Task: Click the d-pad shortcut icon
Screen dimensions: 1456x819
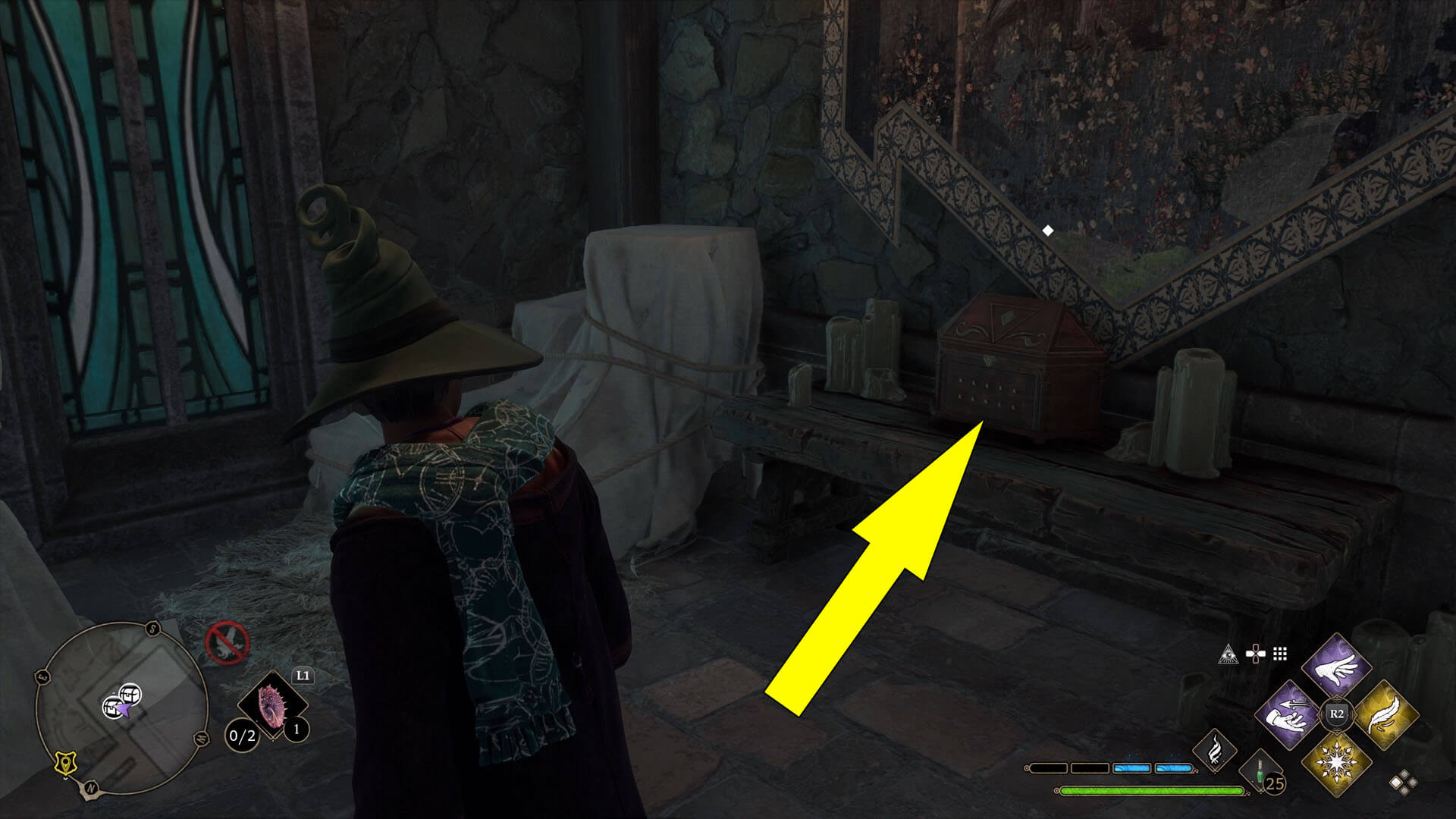Action: pos(1255,652)
